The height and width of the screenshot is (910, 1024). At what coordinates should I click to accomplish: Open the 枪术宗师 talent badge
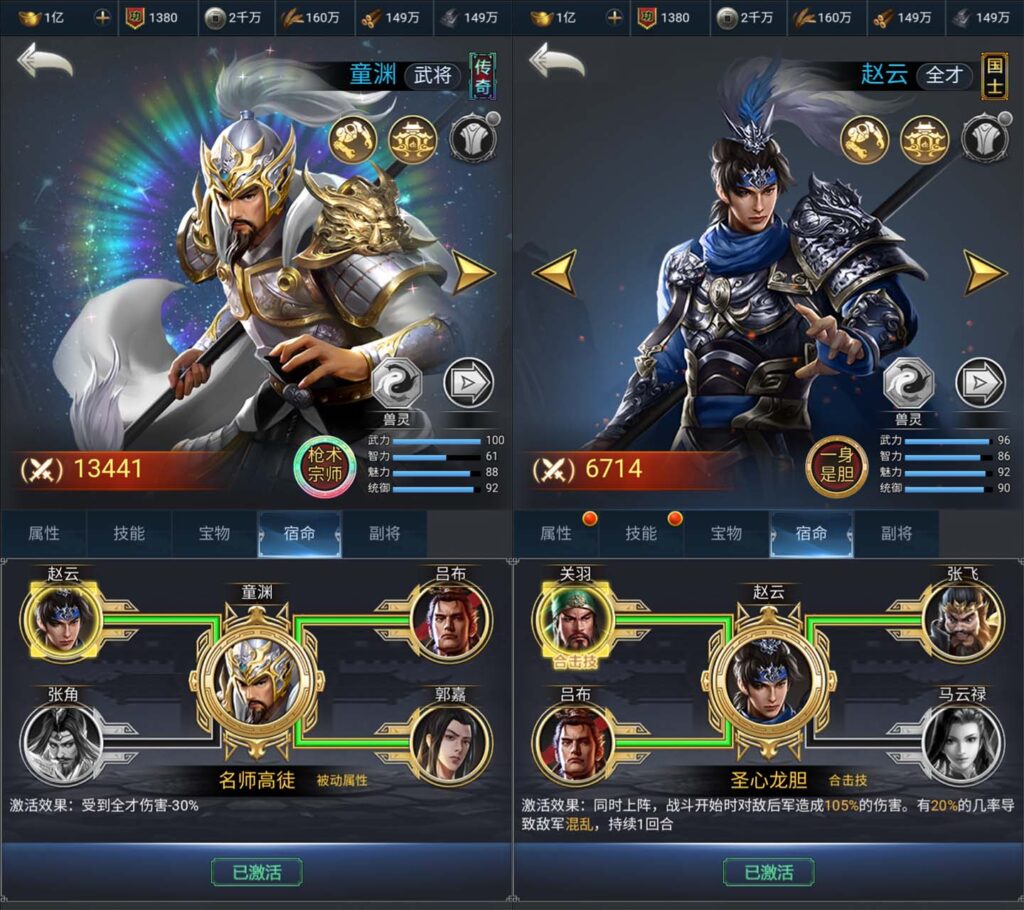[324, 466]
